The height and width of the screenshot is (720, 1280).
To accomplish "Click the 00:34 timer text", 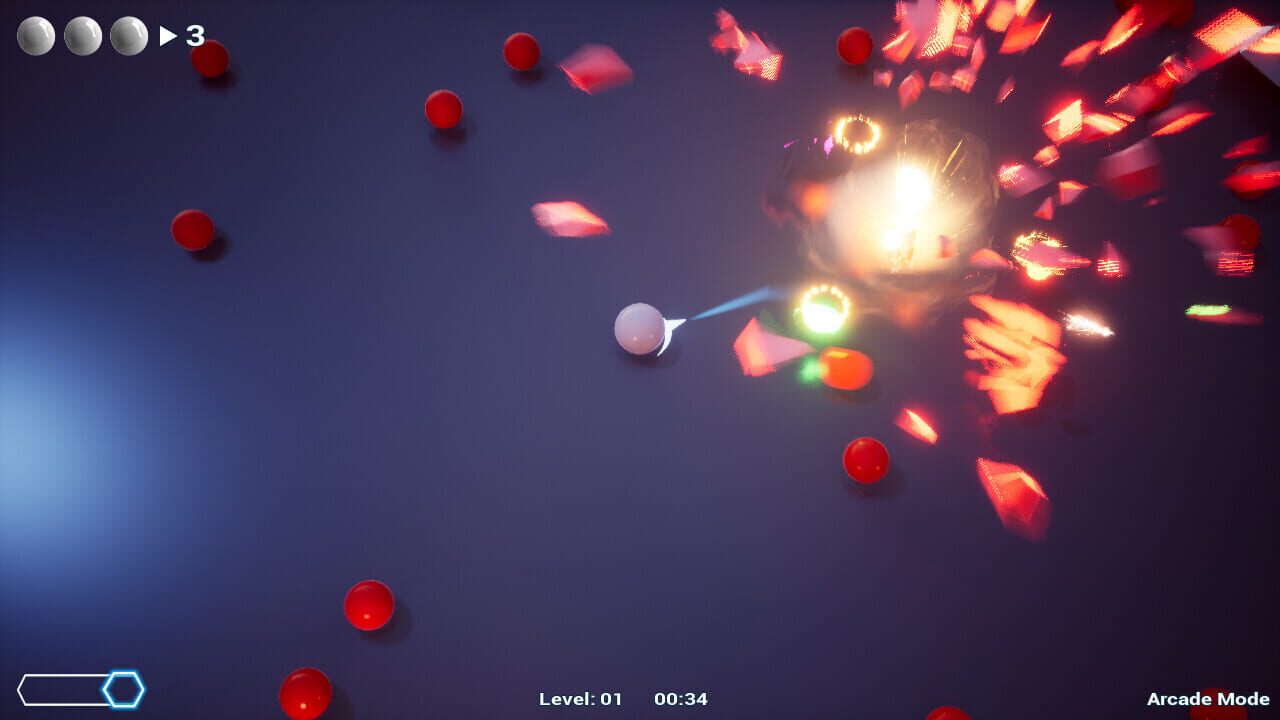I will [x=681, y=700].
